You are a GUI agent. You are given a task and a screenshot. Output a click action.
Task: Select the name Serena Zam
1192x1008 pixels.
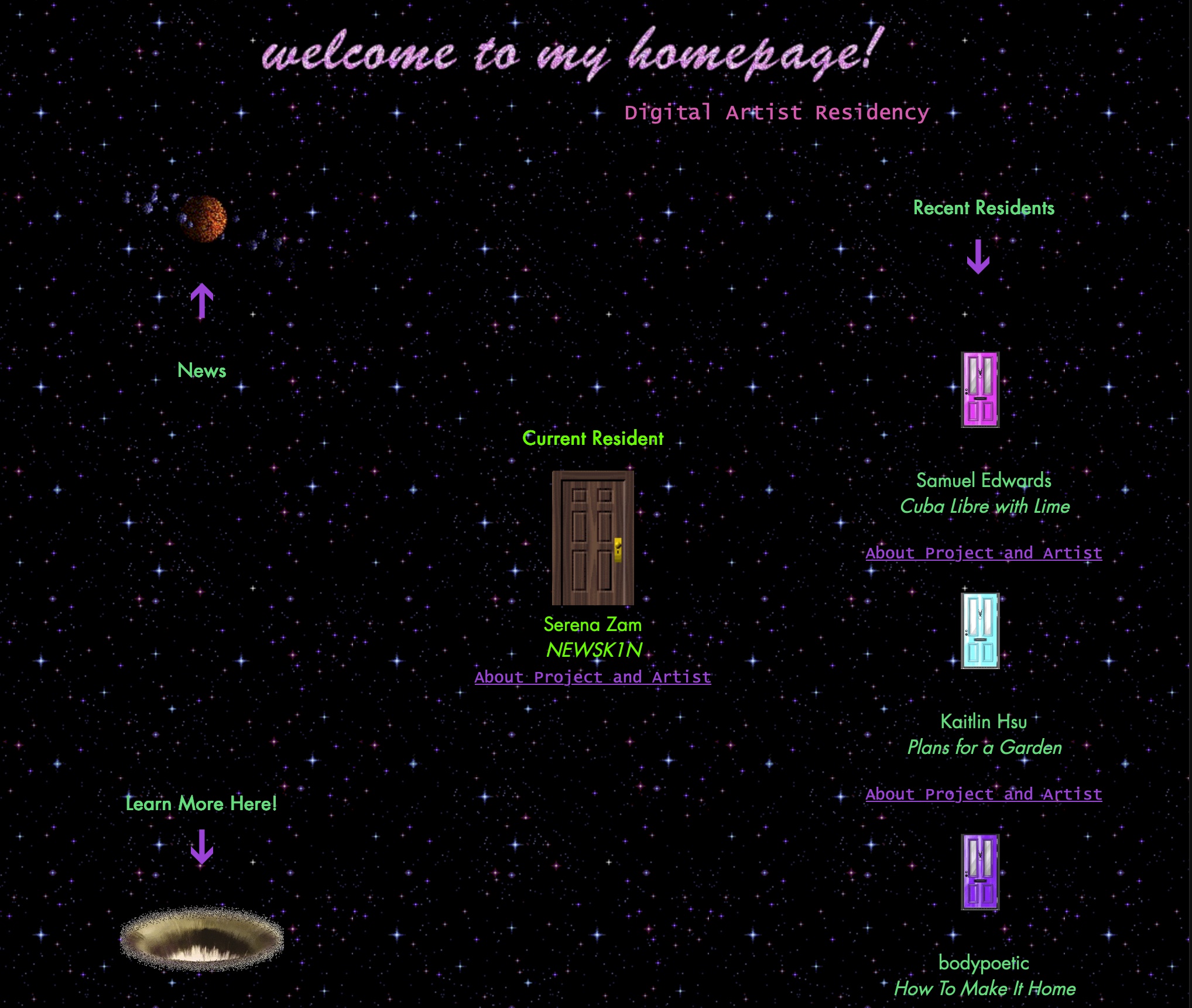(593, 624)
